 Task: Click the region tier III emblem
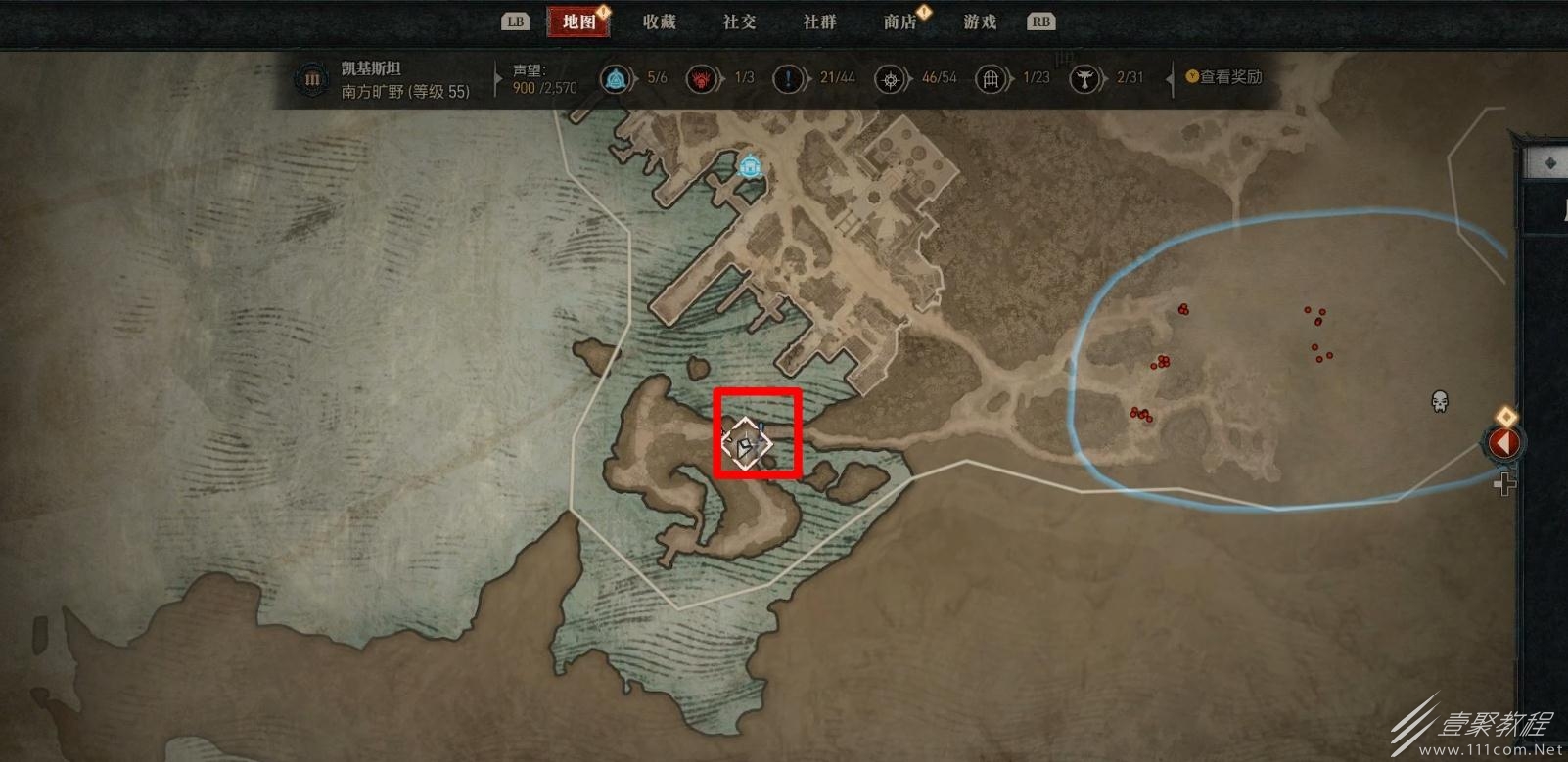coord(312,79)
